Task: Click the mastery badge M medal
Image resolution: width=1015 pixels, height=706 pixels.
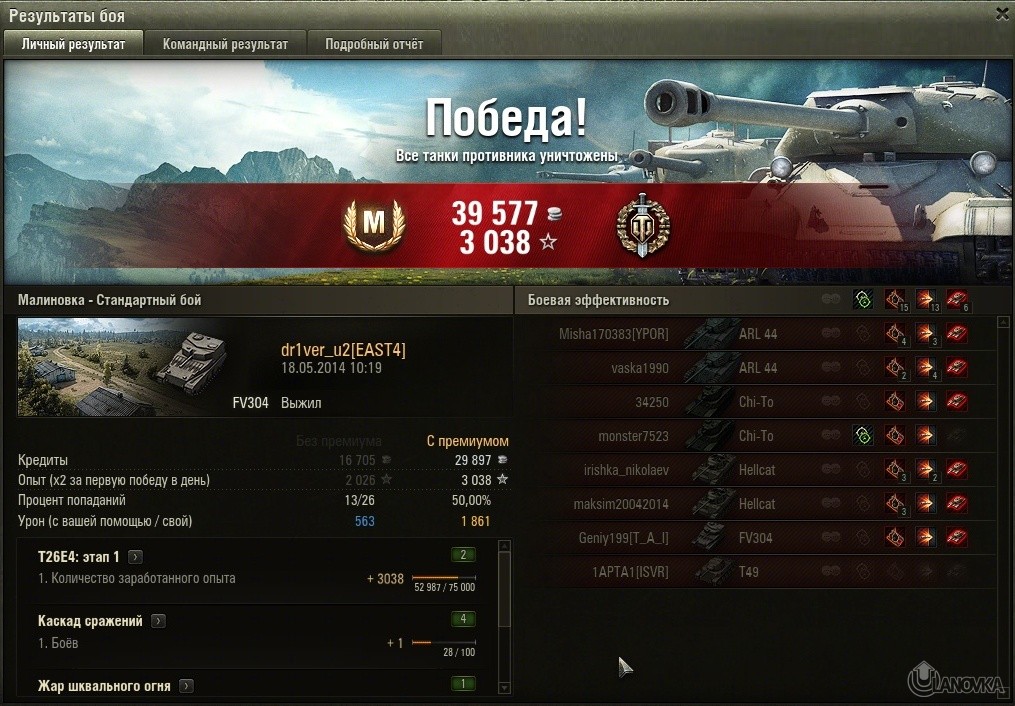Action: click(x=372, y=225)
